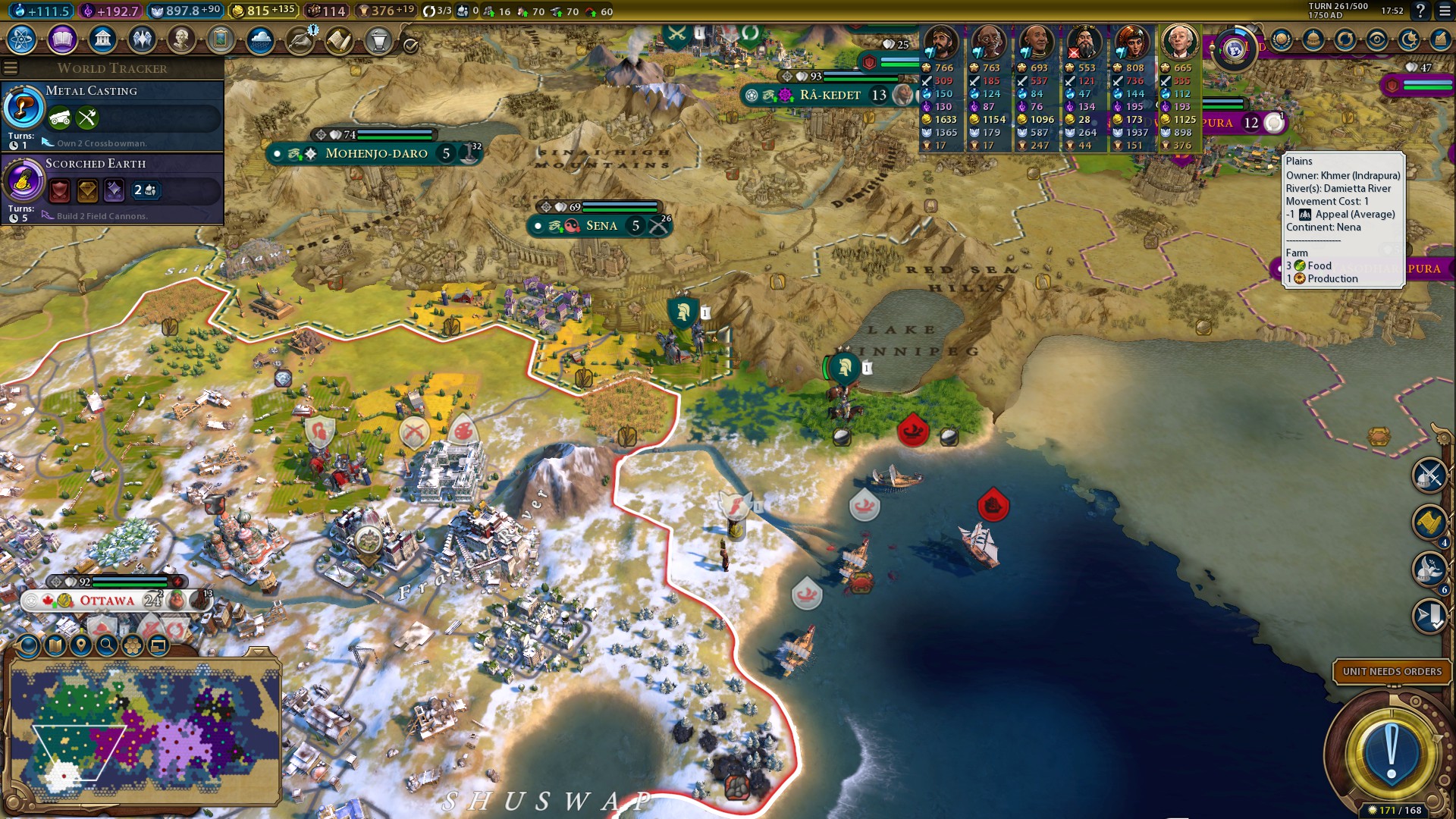Open the main game menu button
Viewport: 1456px width, 819px height.
tap(1445, 11)
